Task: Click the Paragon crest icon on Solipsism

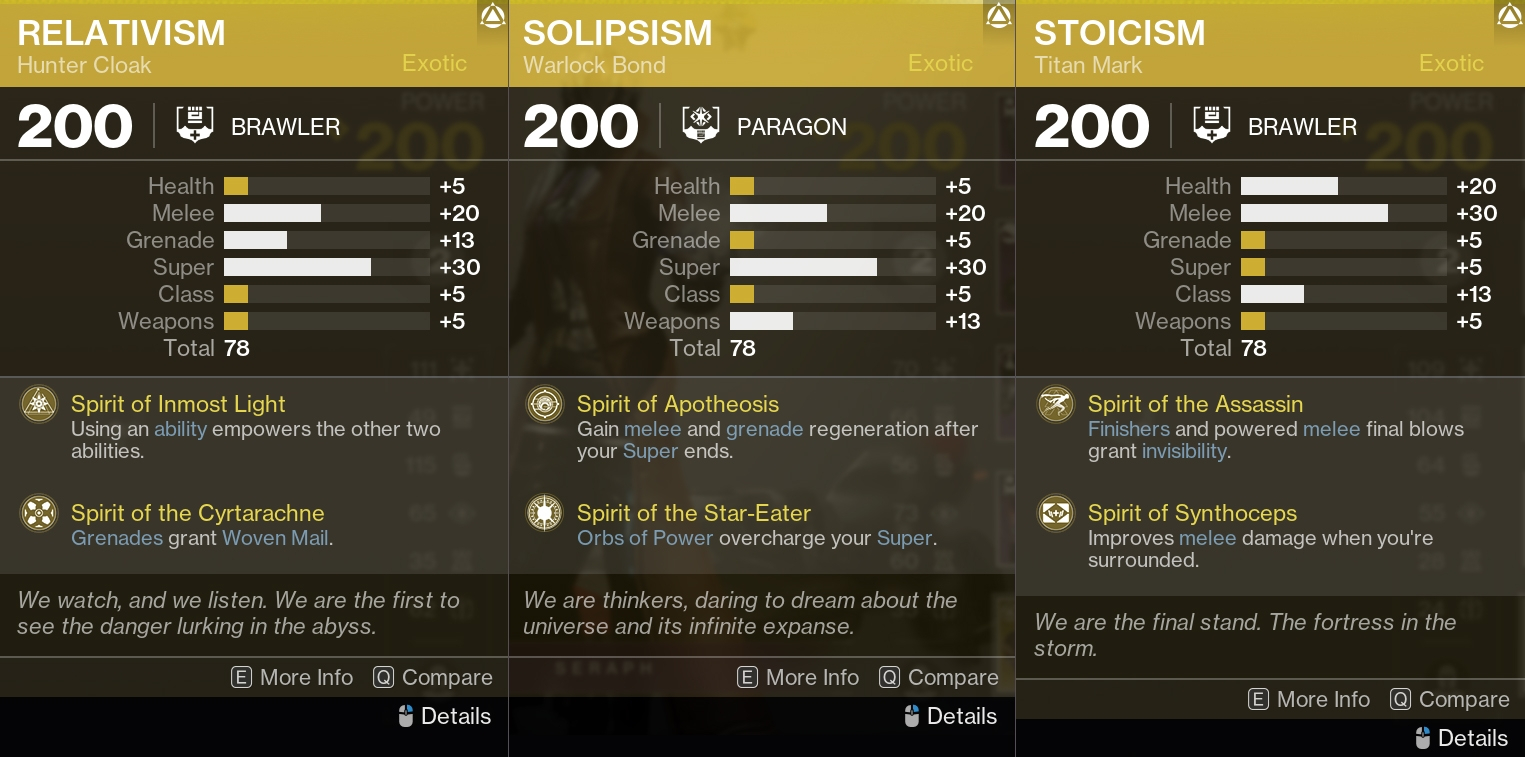Action: point(701,126)
